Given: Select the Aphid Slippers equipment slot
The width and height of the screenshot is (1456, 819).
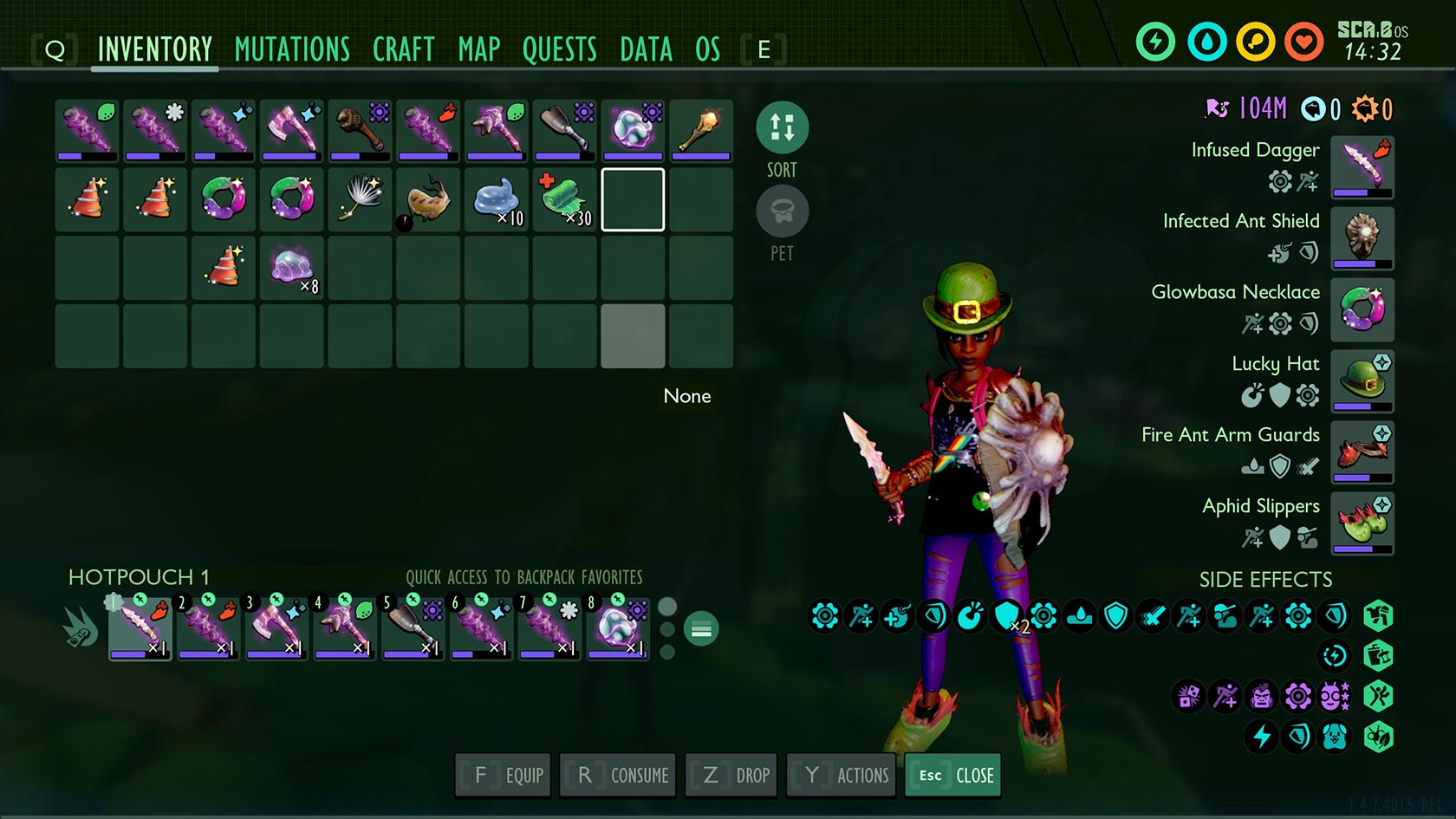Looking at the screenshot, I should coord(1362,523).
